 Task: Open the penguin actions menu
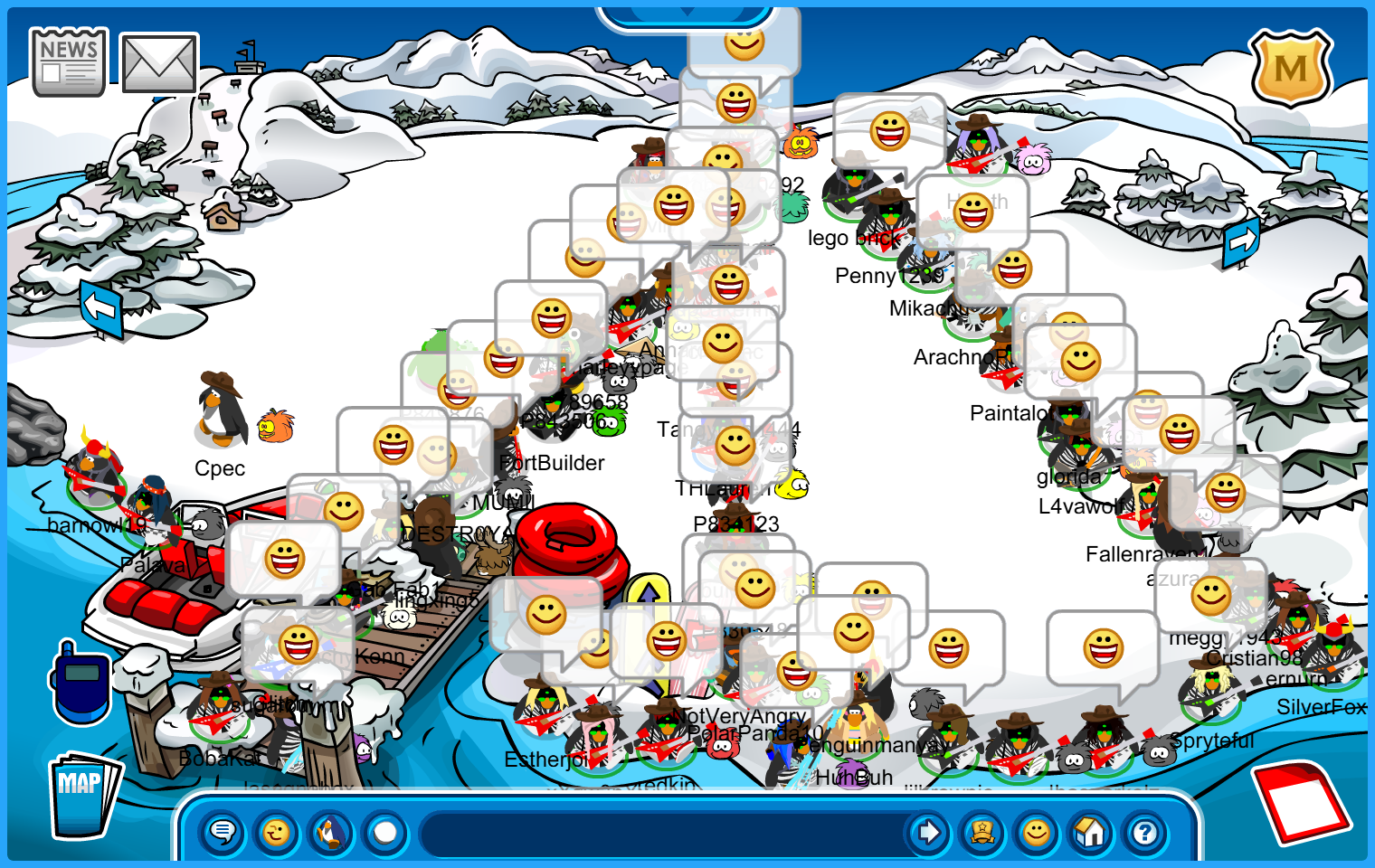point(331,832)
